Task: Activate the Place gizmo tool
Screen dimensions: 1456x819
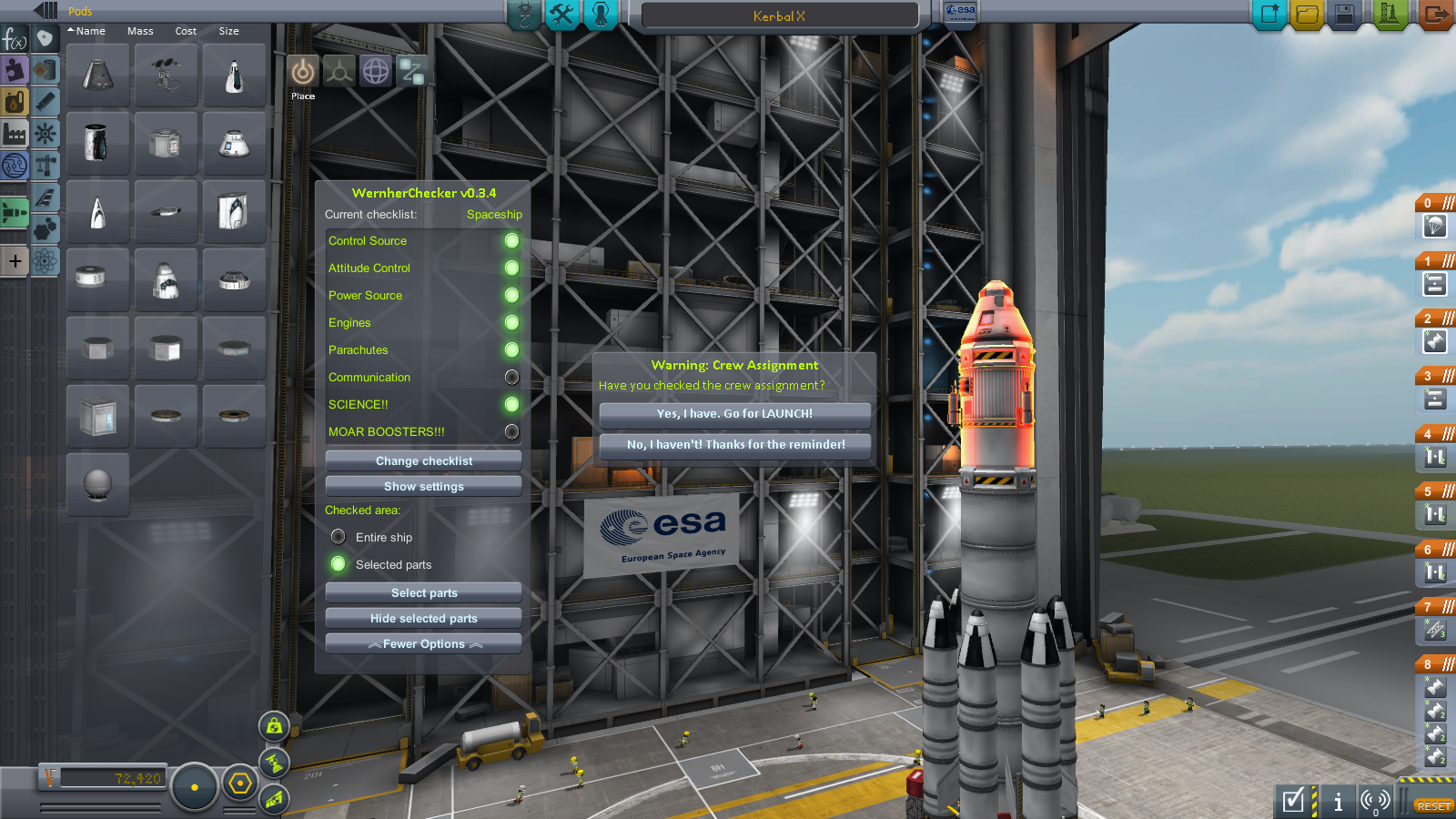Action: point(303,72)
